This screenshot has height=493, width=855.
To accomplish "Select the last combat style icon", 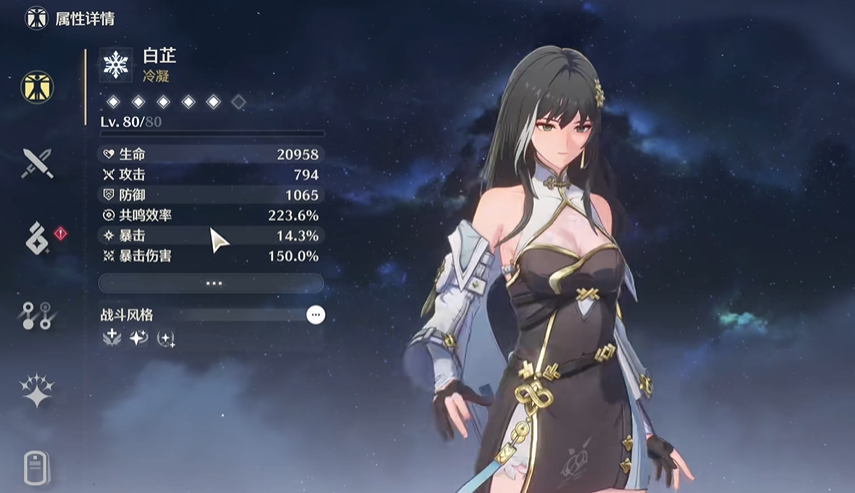I will point(166,338).
